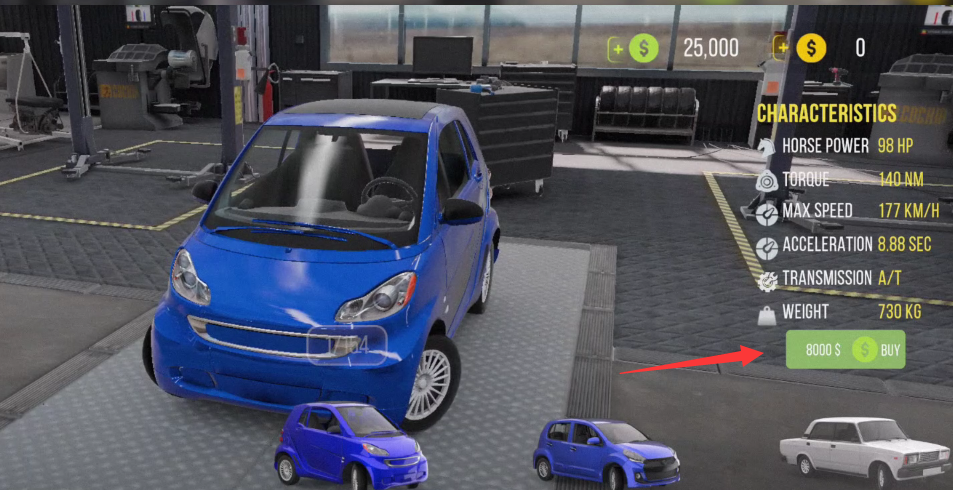The width and height of the screenshot is (953, 490).
Task: Buy the car for 8000 dollars
Action: point(845,350)
